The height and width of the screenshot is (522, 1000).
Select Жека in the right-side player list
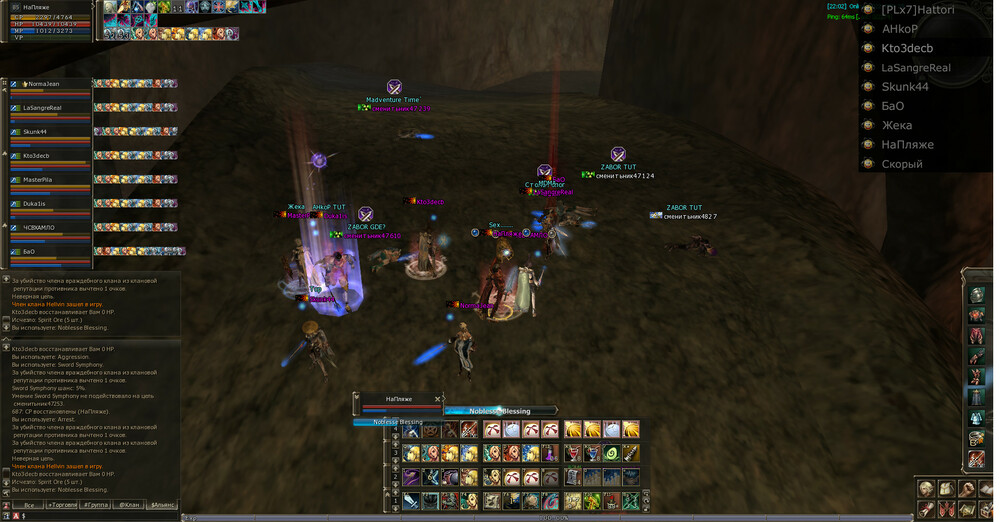[896, 125]
